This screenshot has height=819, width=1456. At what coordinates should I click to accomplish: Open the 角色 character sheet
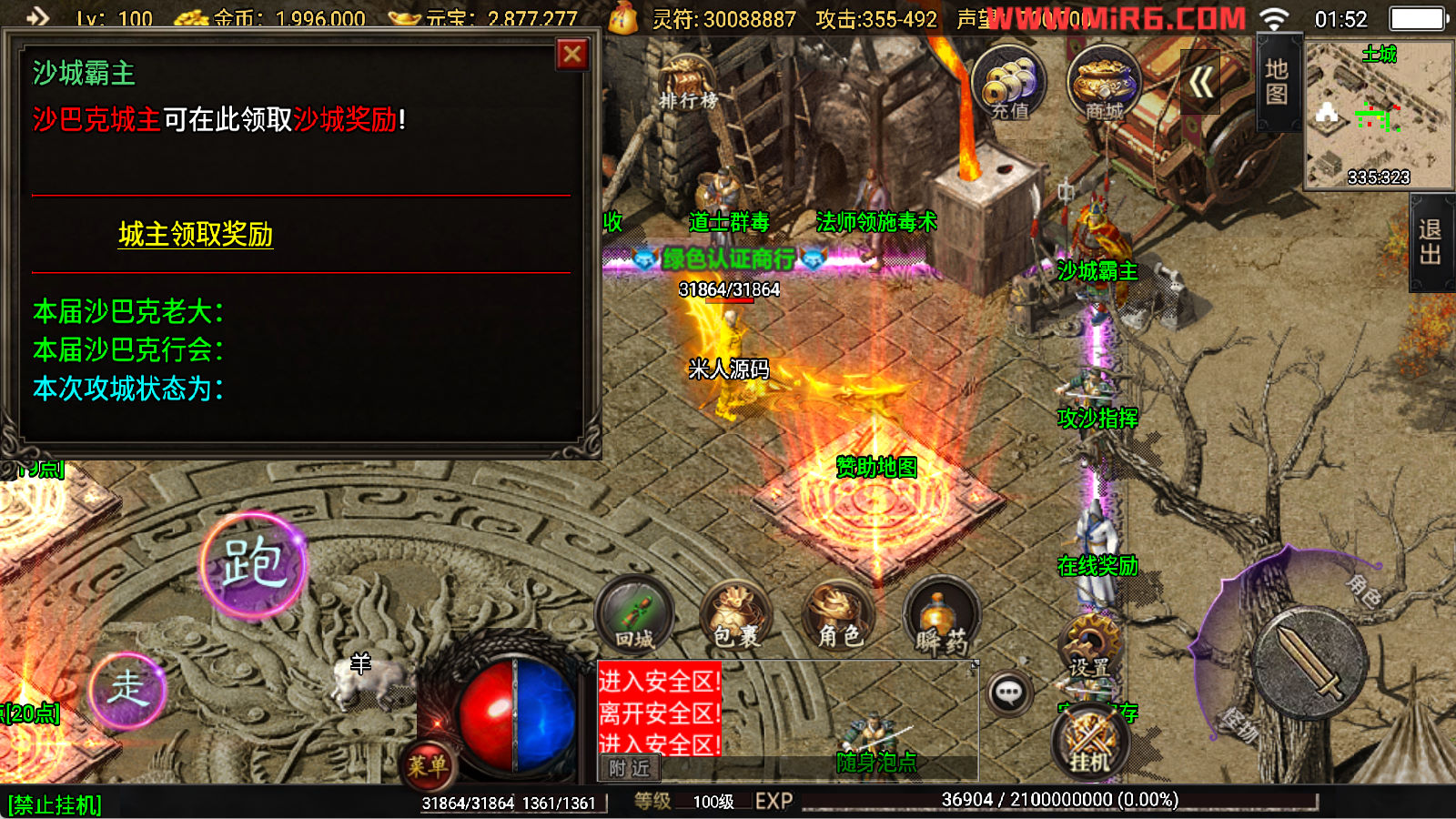(x=839, y=616)
